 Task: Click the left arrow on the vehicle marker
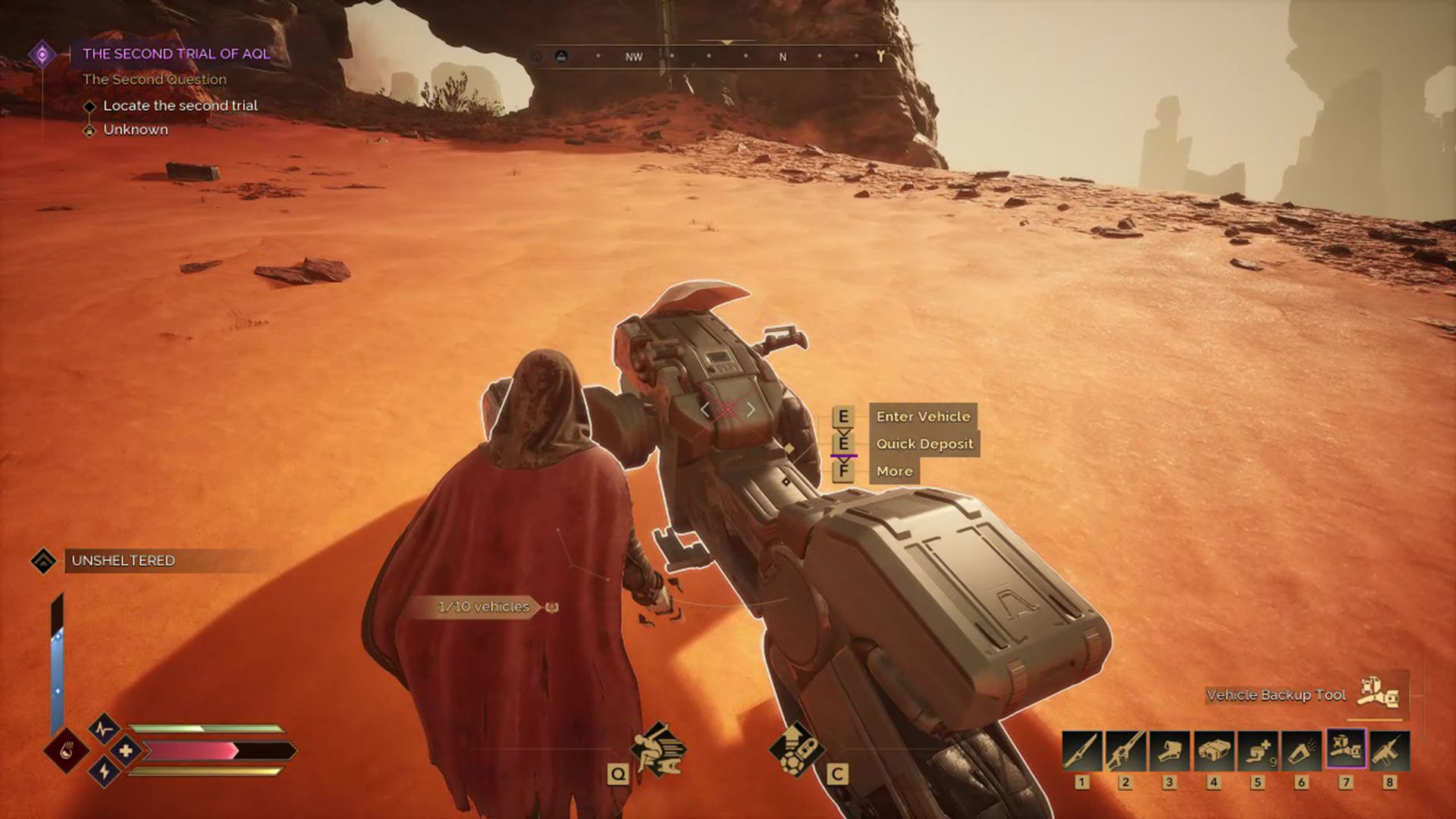click(x=707, y=409)
